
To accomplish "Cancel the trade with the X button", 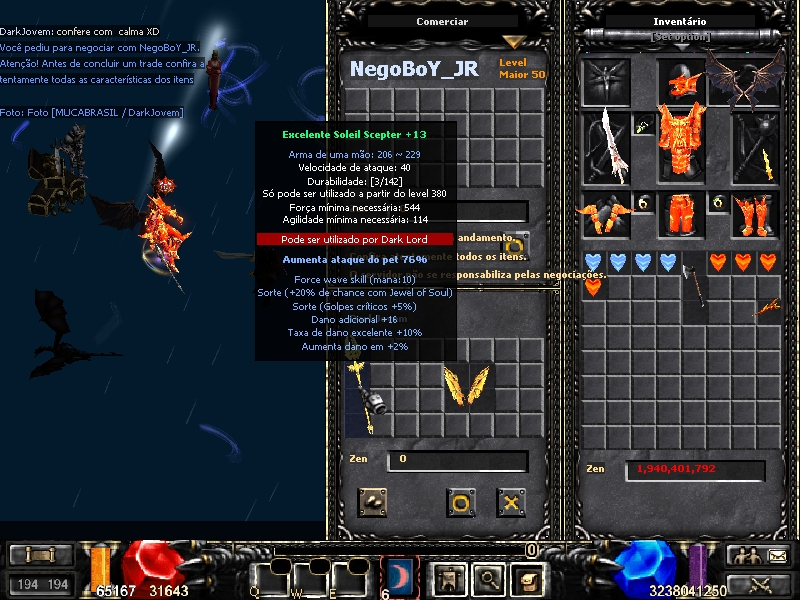I will [x=511, y=502].
